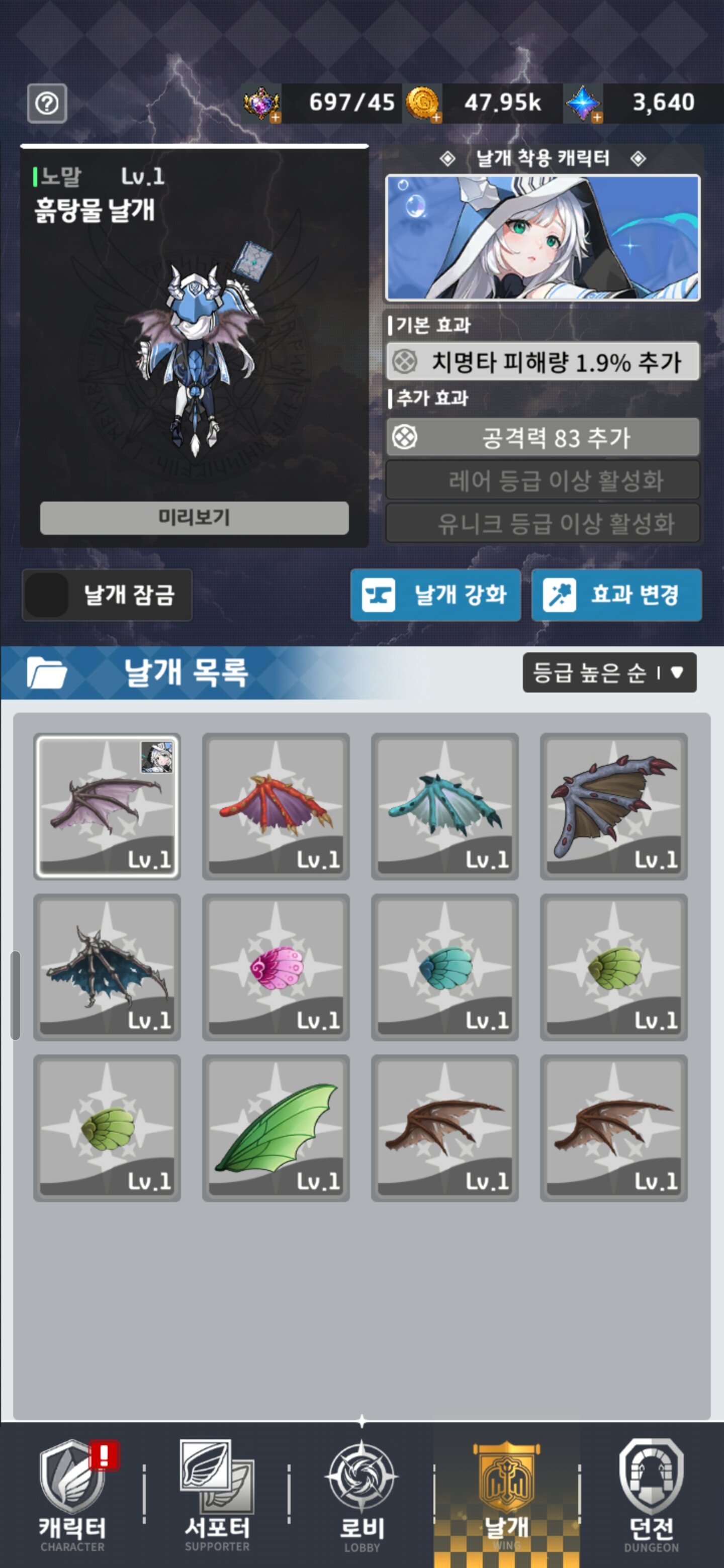Viewport: 724px width, 1568px height.
Task: Switch to the 서포터 tab
Action: (x=217, y=1479)
